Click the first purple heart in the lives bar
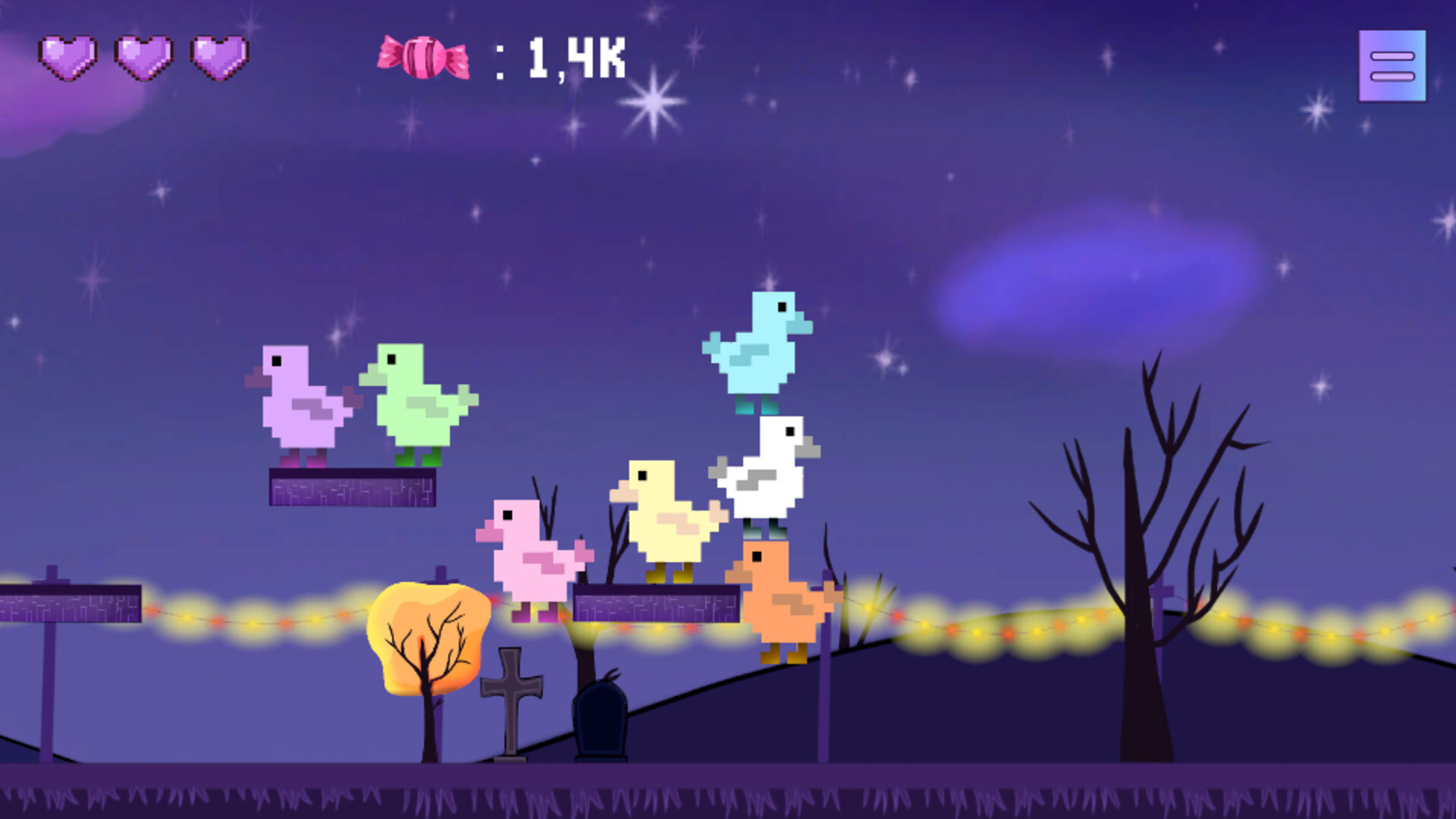The width and height of the screenshot is (1456, 819). (68, 57)
